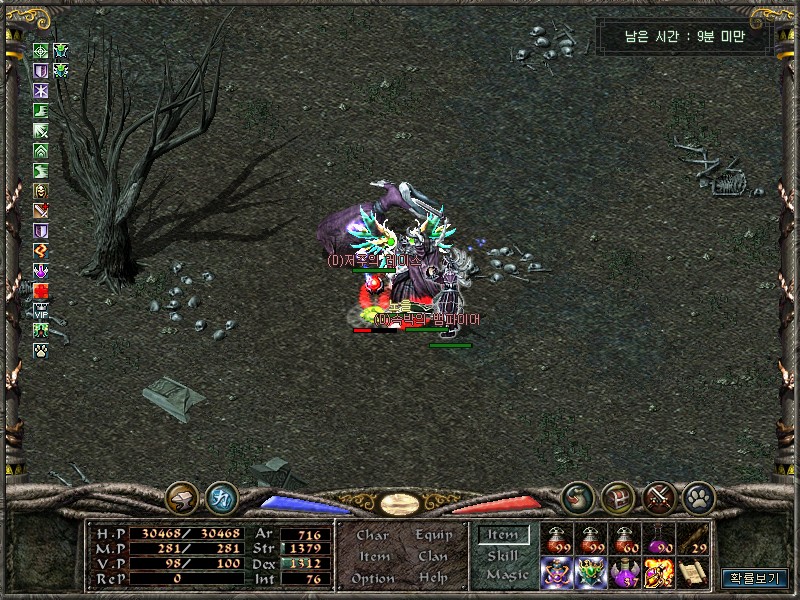
Task: Open the Help menu
Action: click(433, 578)
